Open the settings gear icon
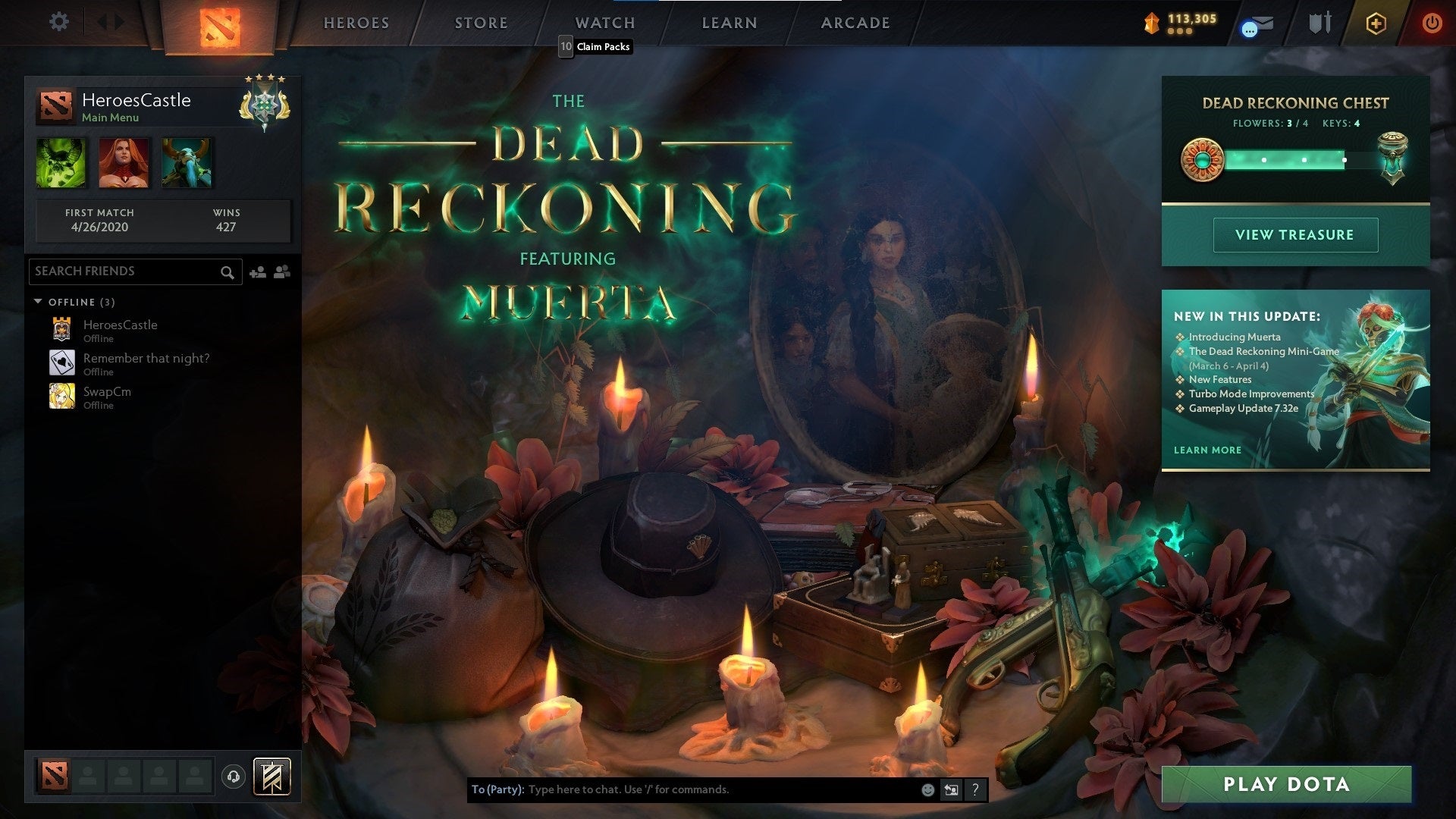The width and height of the screenshot is (1456, 819). pyautogui.click(x=58, y=22)
